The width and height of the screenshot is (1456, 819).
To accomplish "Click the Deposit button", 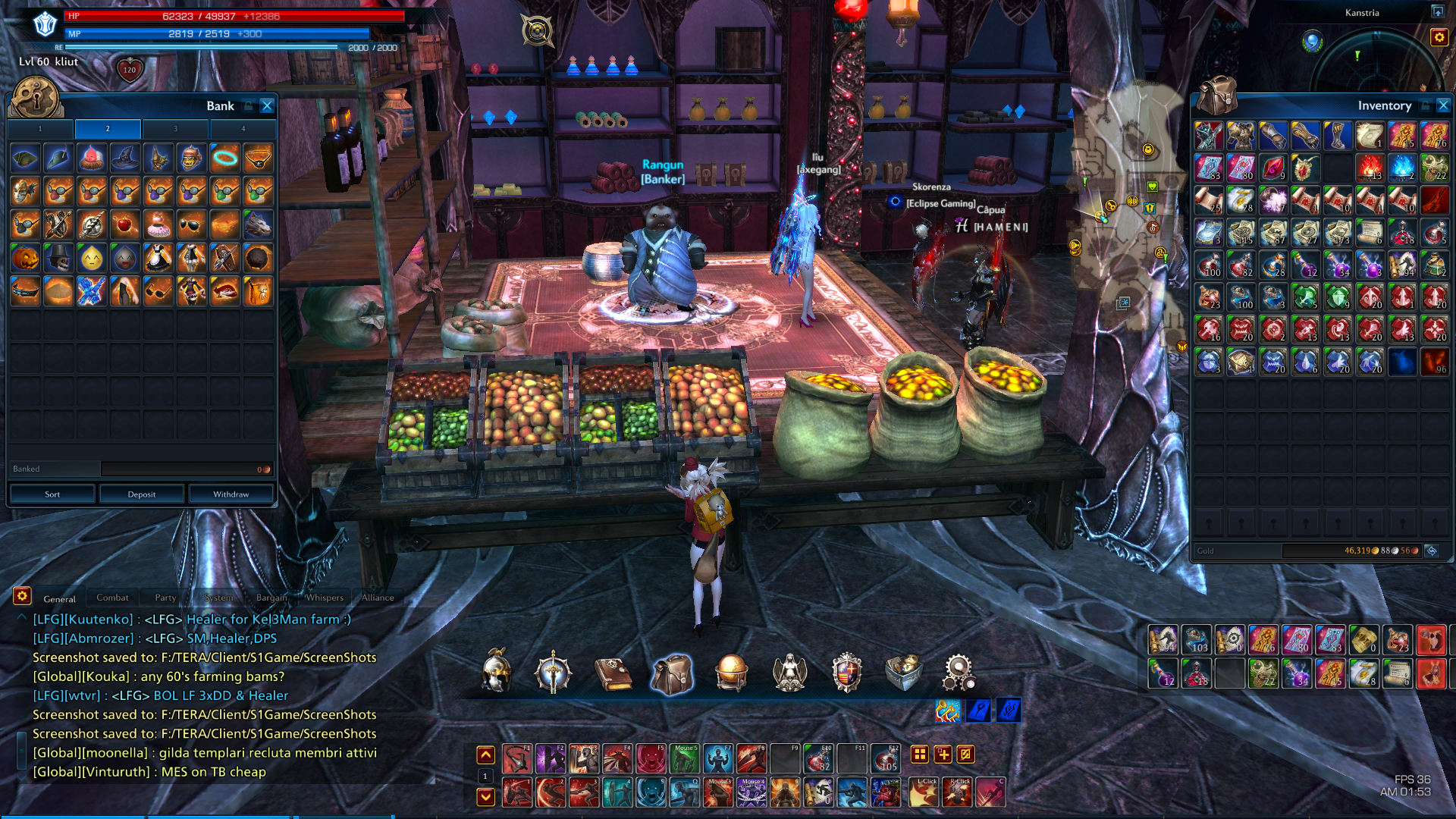I will point(142,494).
